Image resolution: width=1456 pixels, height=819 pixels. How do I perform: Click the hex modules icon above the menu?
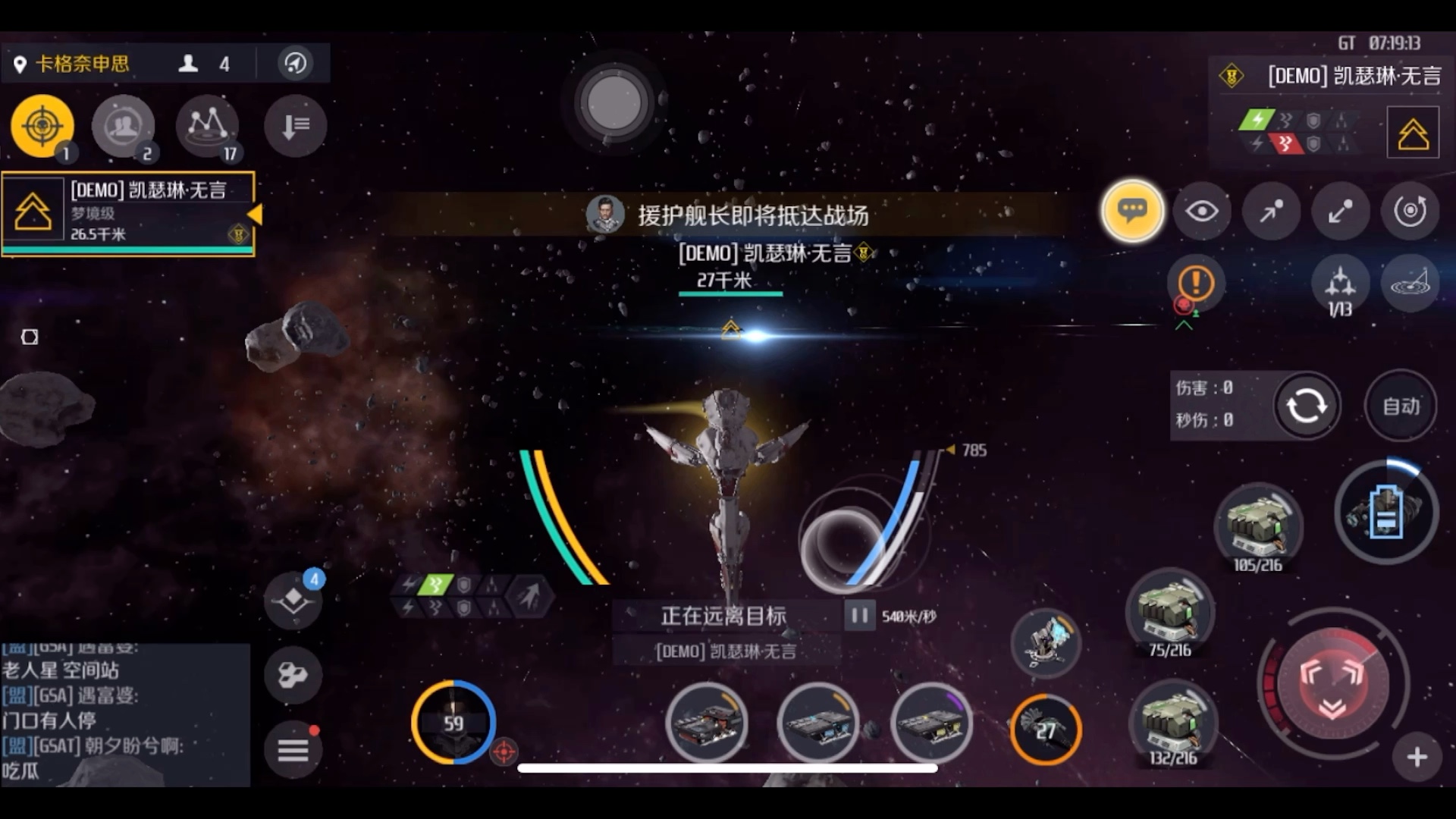(x=294, y=673)
